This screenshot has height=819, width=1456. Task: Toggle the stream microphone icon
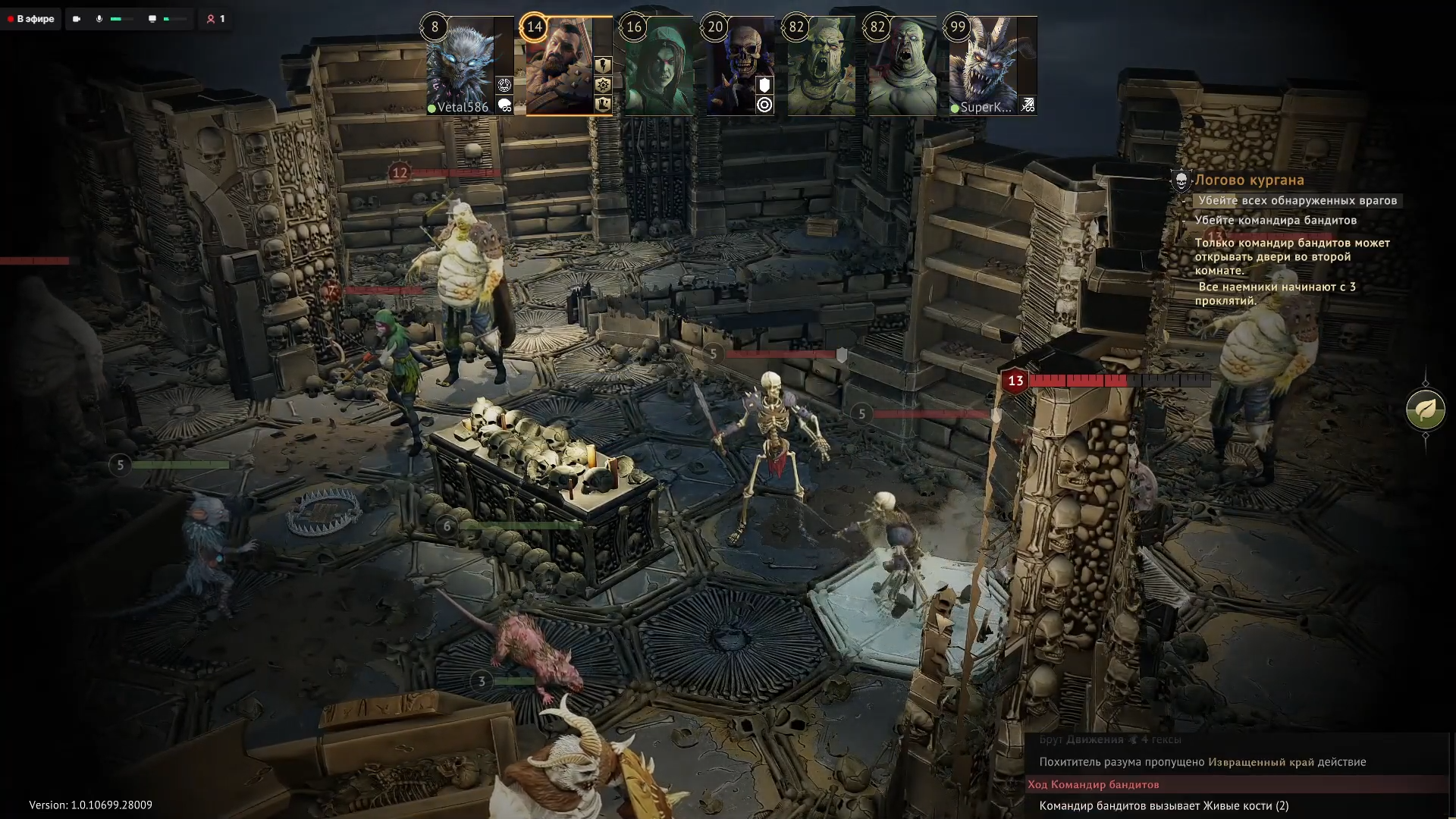[99, 19]
